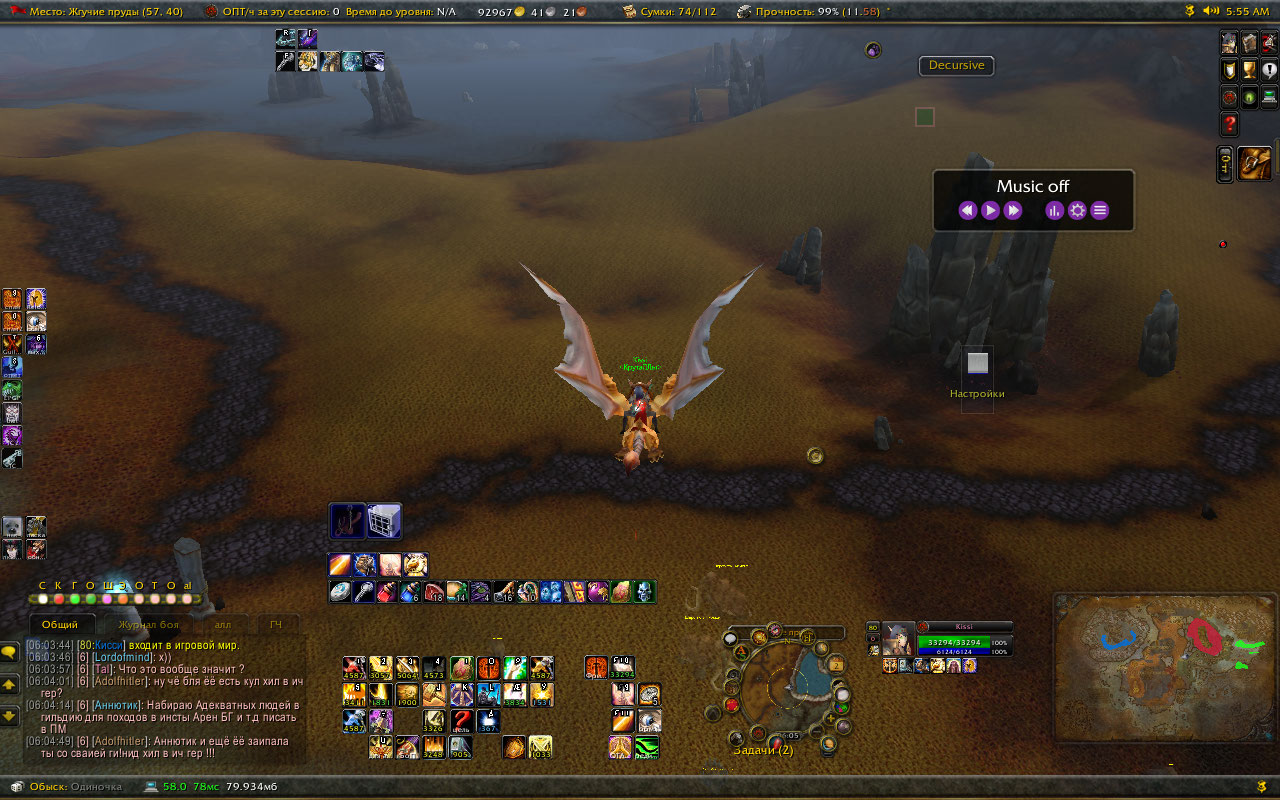Open the music player playlist menu
This screenshot has height=800, width=1280.
pyautogui.click(x=1100, y=210)
